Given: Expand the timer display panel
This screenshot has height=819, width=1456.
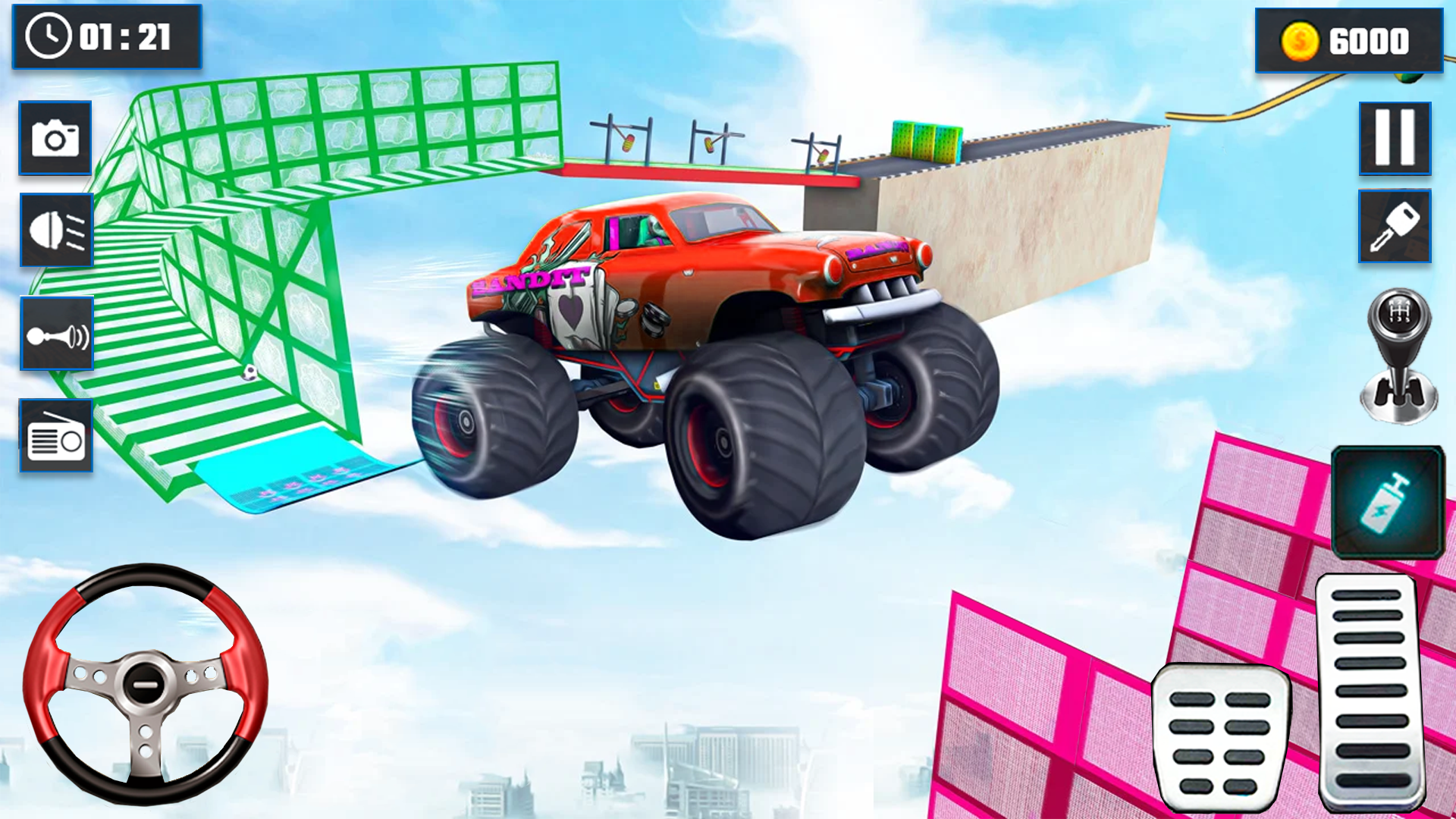Looking at the screenshot, I should [106, 36].
